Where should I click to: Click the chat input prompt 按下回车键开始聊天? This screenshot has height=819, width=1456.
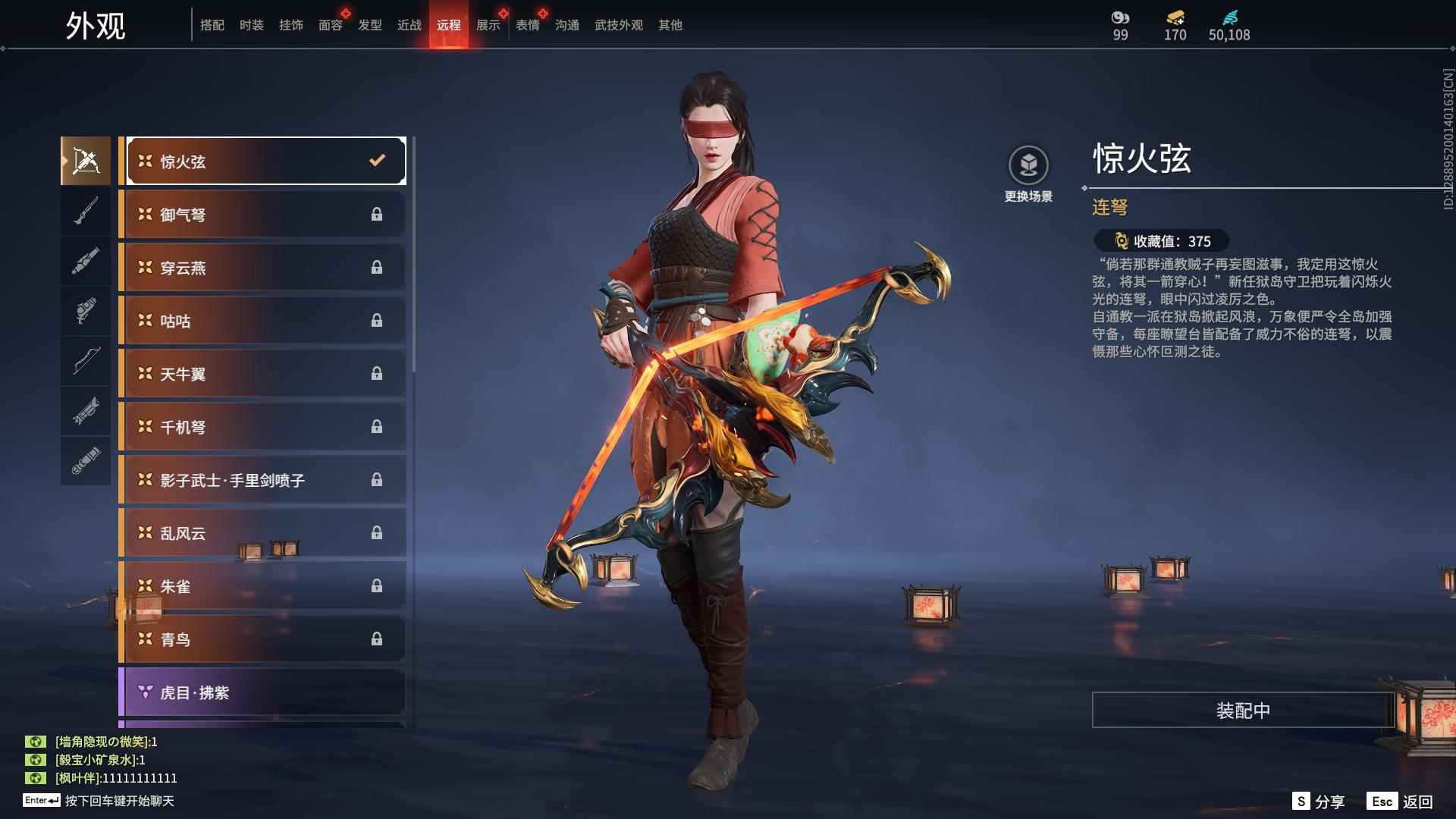click(121, 802)
